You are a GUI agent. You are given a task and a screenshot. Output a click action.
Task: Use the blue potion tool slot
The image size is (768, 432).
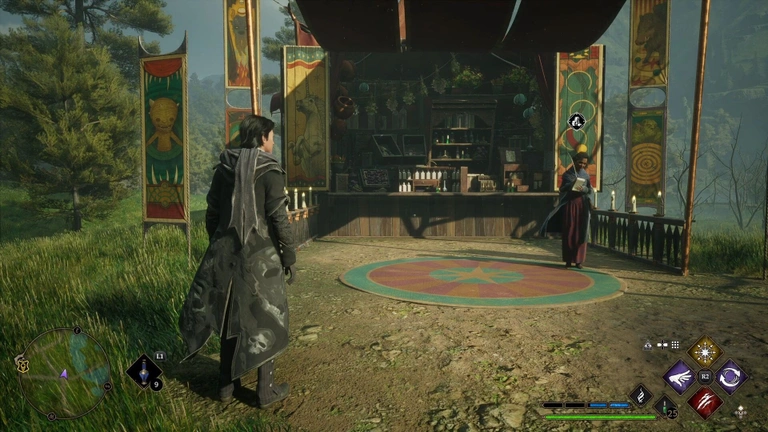143,372
